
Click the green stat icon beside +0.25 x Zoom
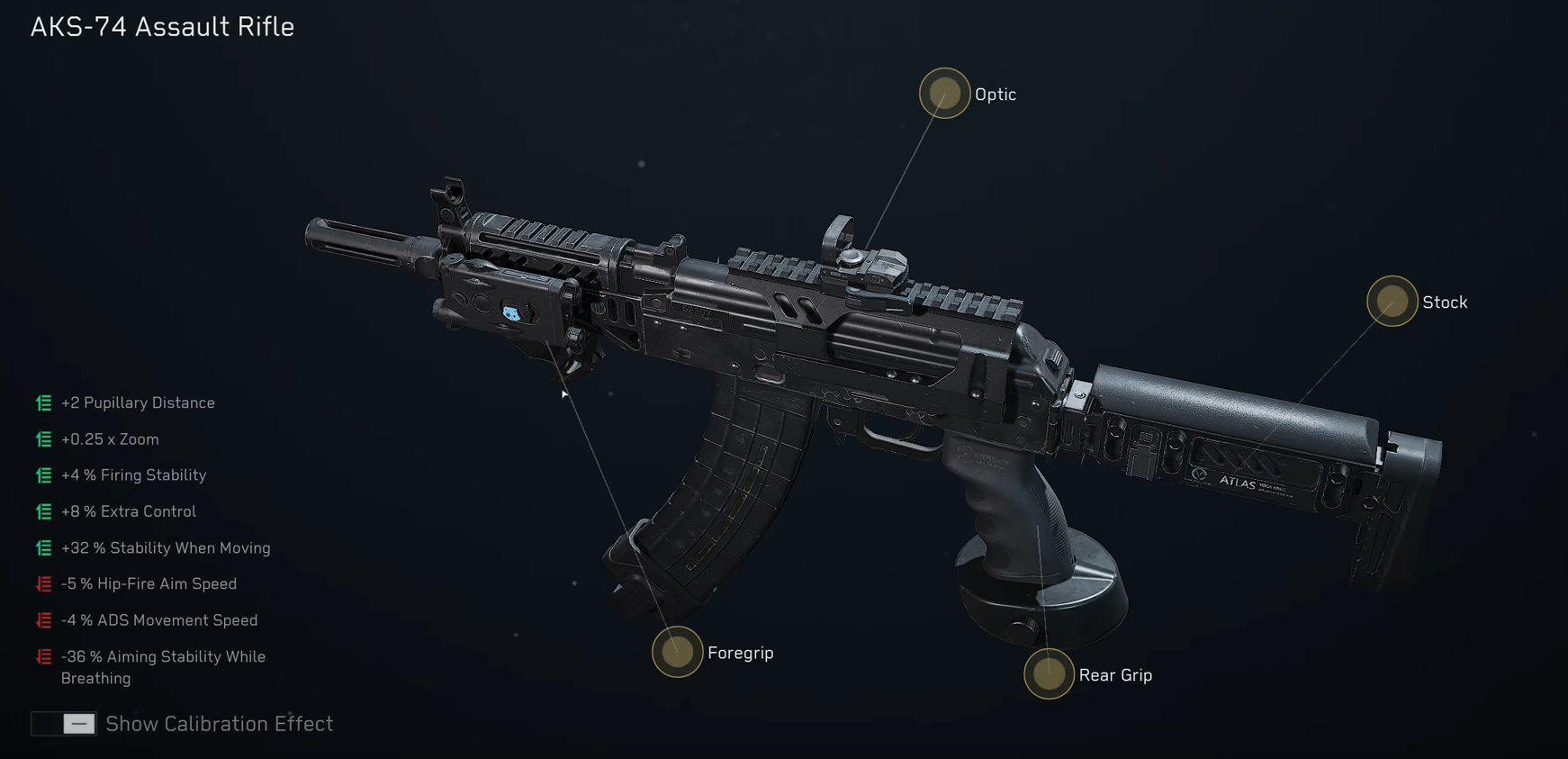[x=42, y=439]
